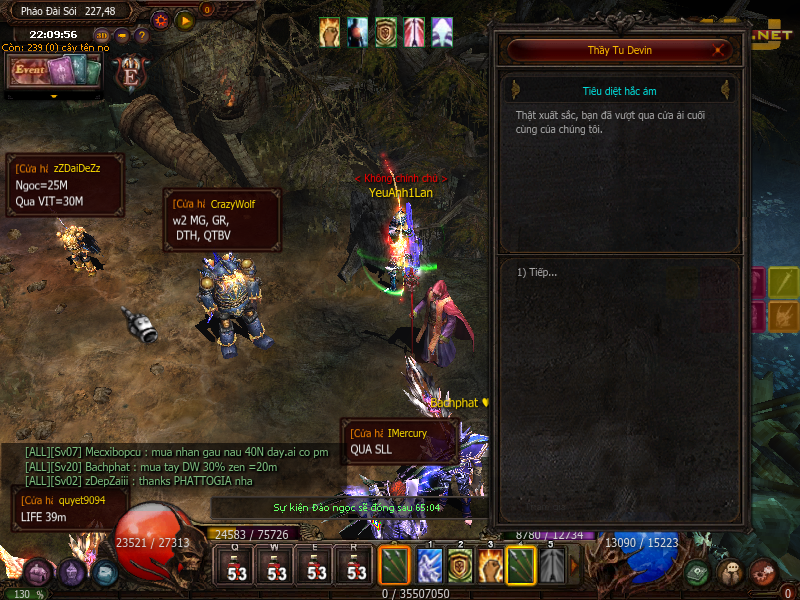Open quyet9094's personal shop sign

click(x=70, y=508)
